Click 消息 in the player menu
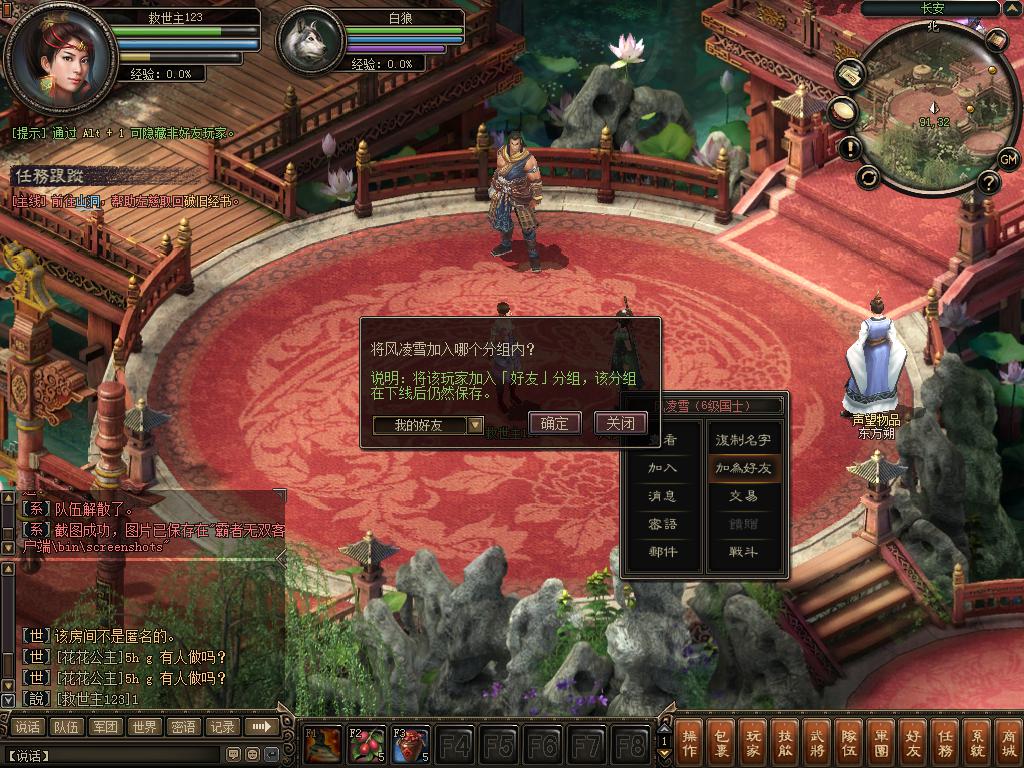Screen dimensions: 1024x768 (662, 496)
